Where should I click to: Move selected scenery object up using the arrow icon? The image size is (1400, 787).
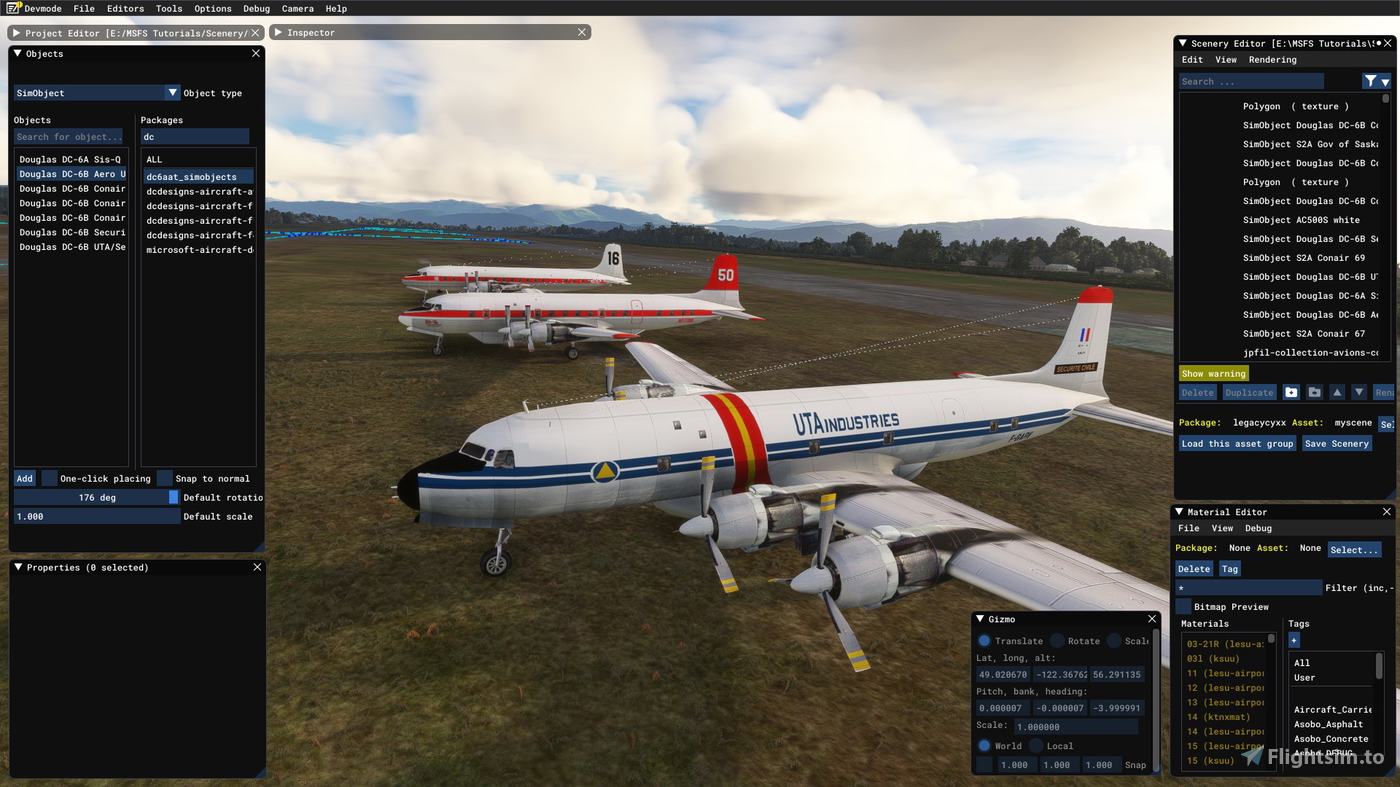point(1337,391)
